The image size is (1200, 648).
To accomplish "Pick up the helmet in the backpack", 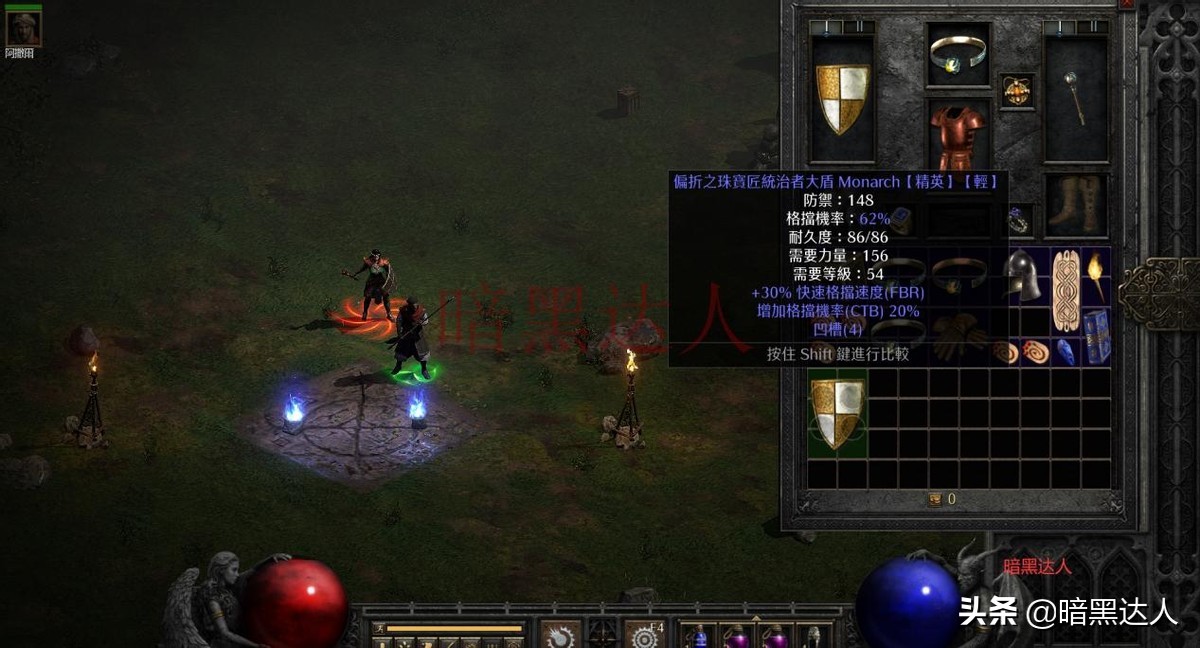I will click(1023, 275).
